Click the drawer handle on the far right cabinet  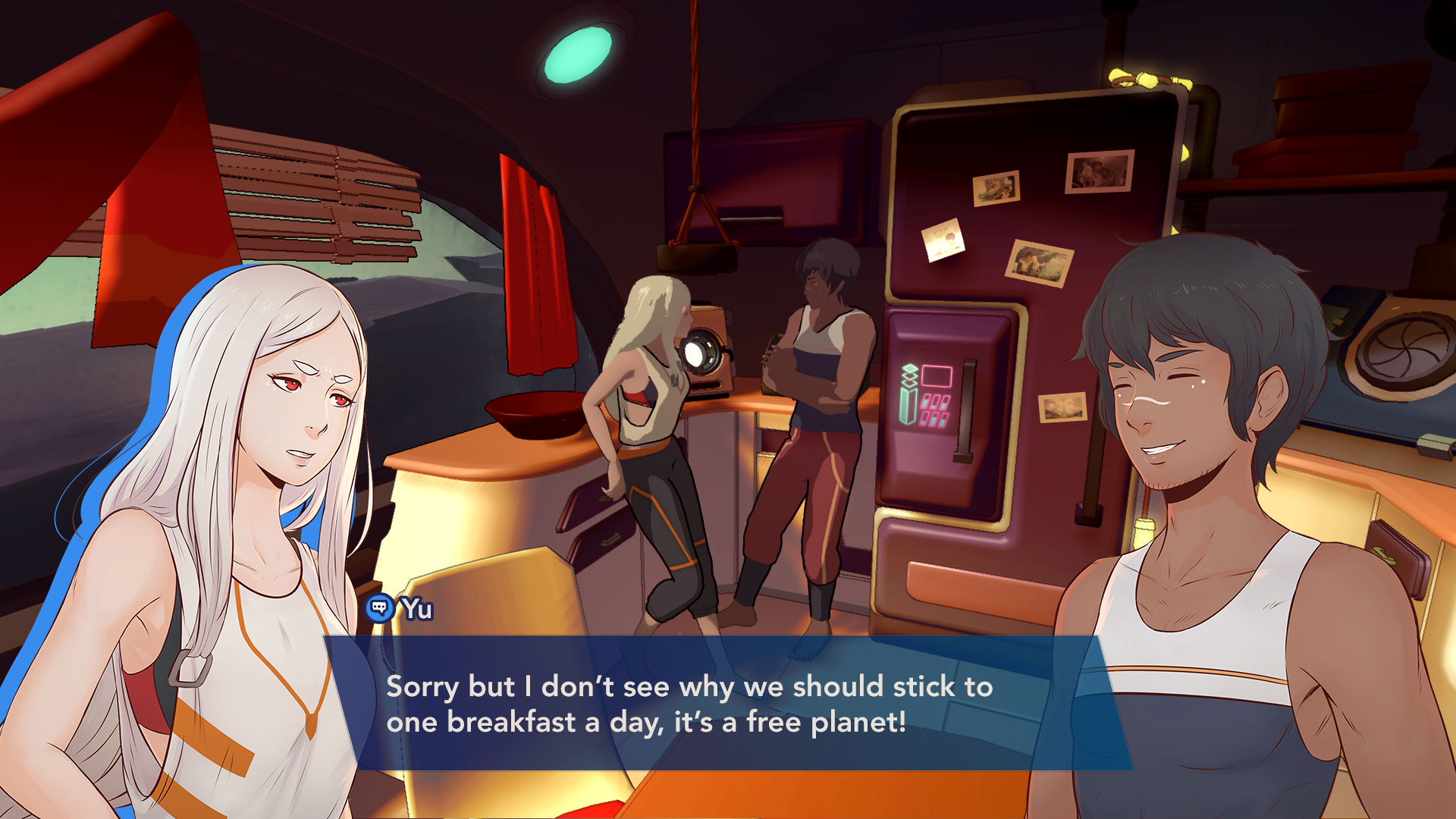[1384, 555]
